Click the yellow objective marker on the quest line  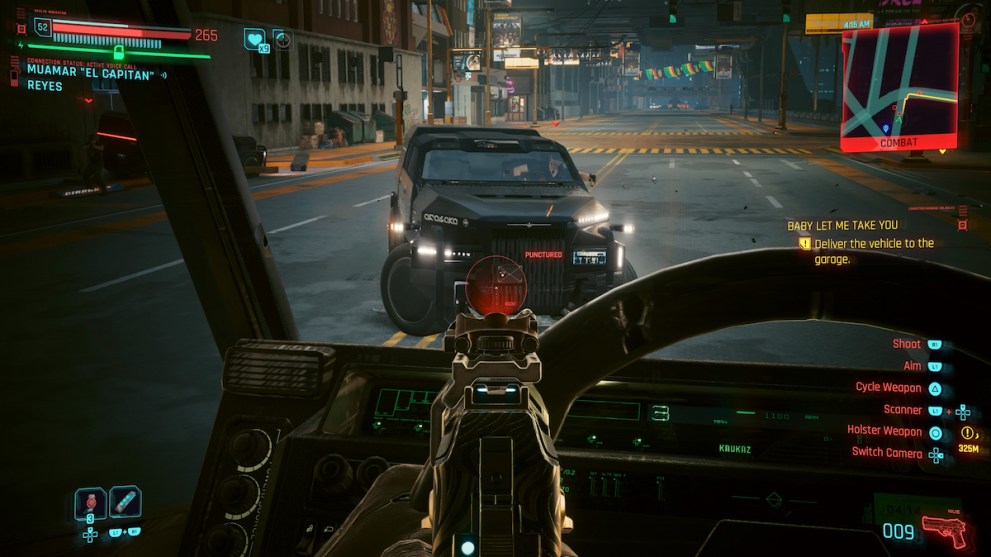click(x=804, y=243)
